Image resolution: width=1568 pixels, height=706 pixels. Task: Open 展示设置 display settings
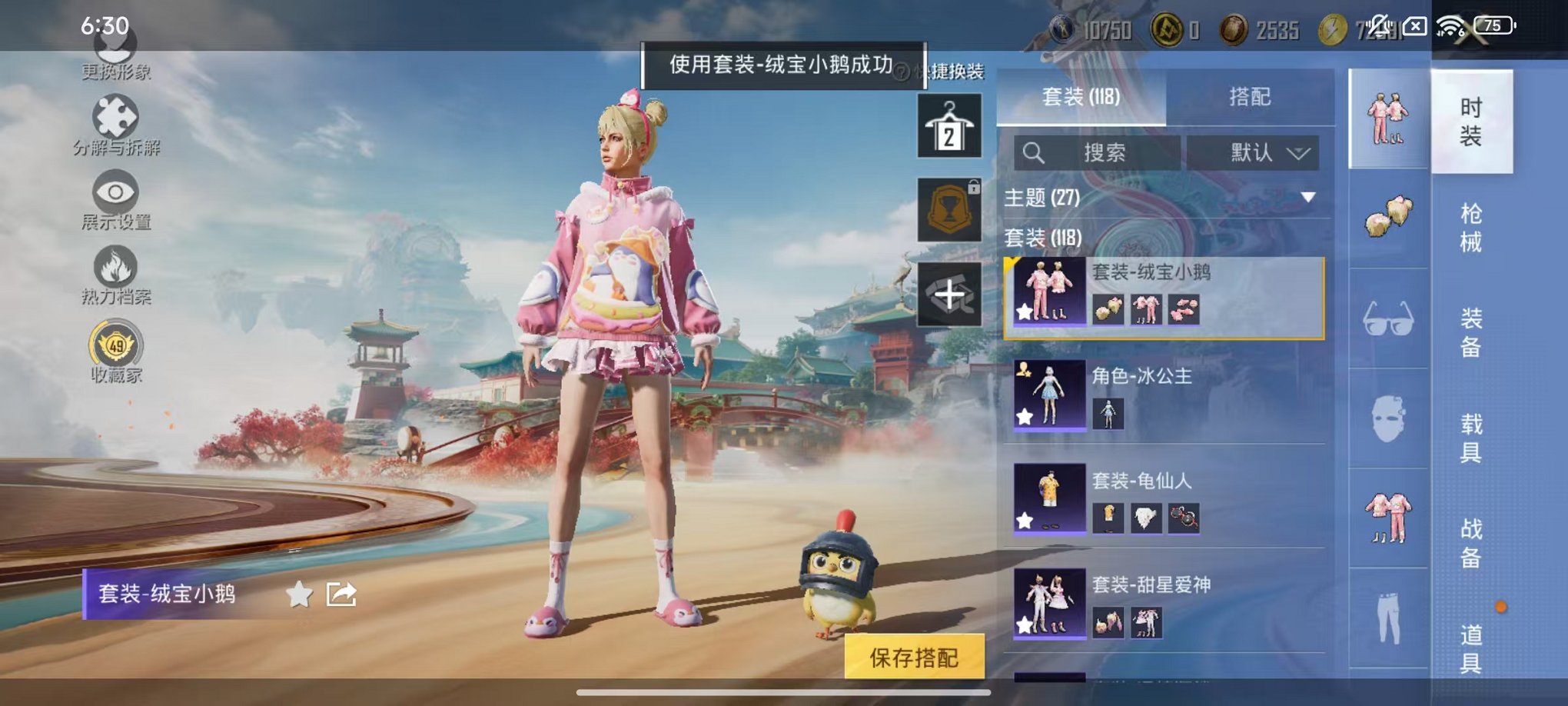tap(114, 192)
